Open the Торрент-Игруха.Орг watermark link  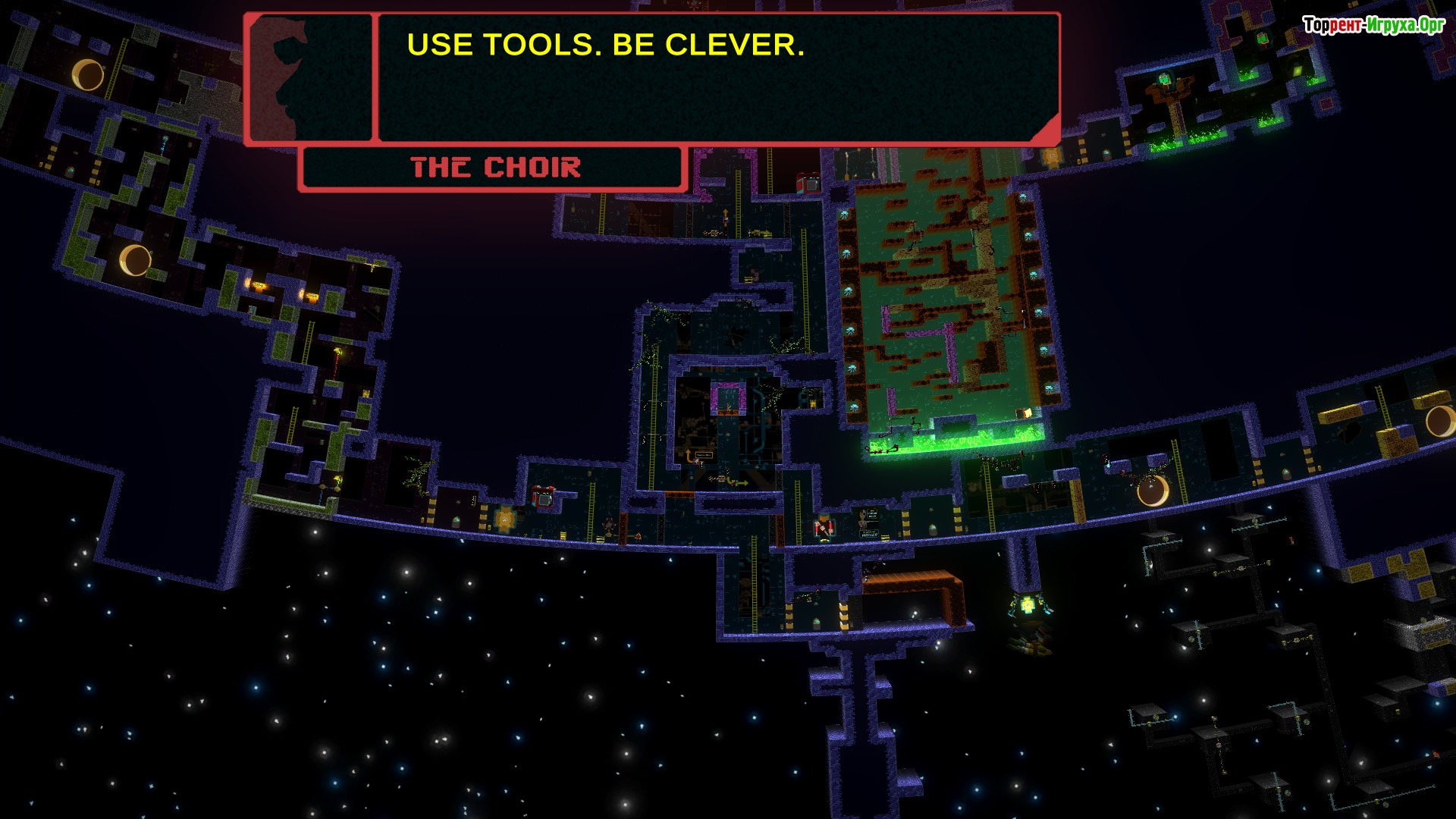point(1373,25)
